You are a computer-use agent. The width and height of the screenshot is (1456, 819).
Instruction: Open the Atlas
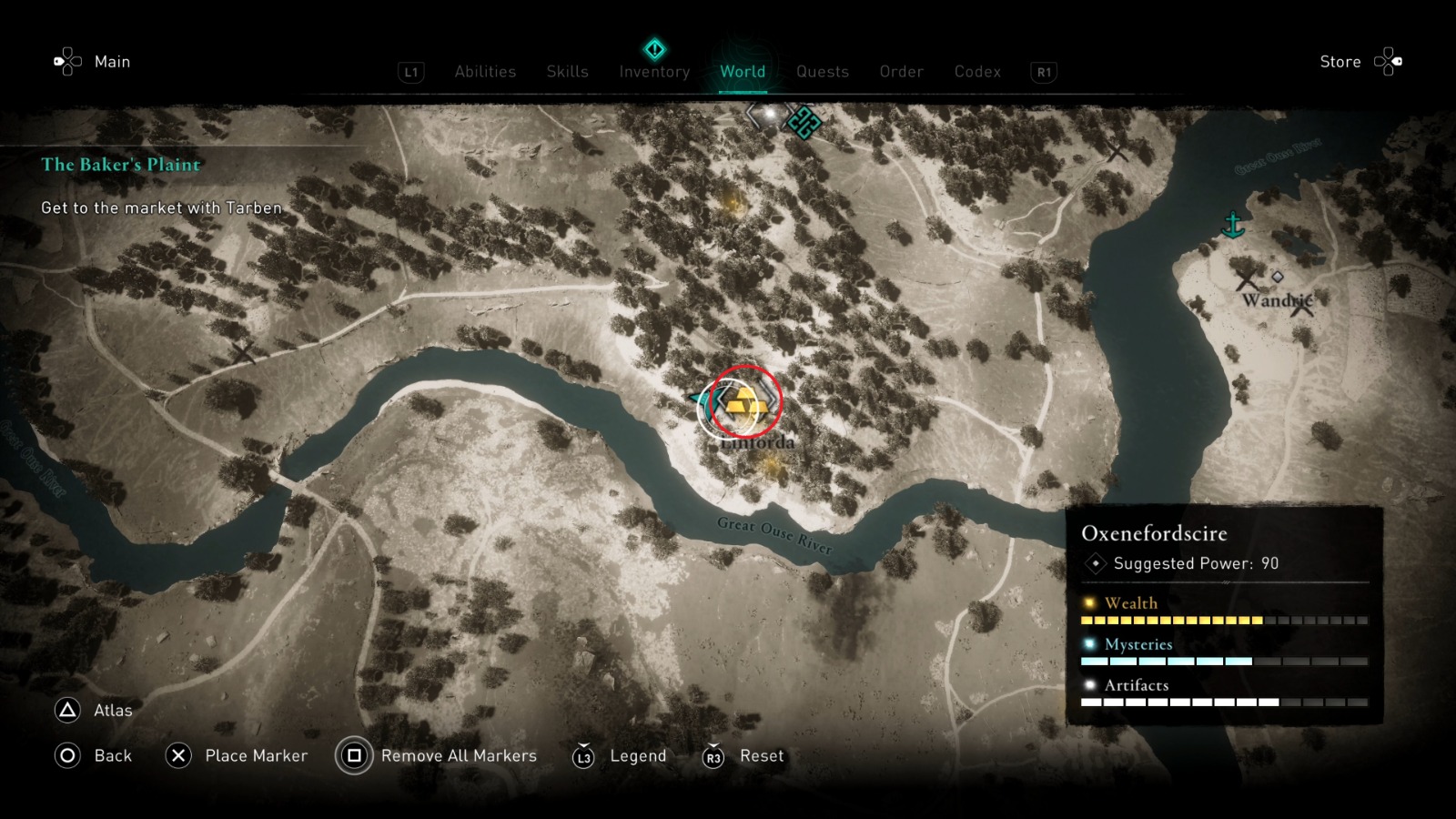pos(111,711)
